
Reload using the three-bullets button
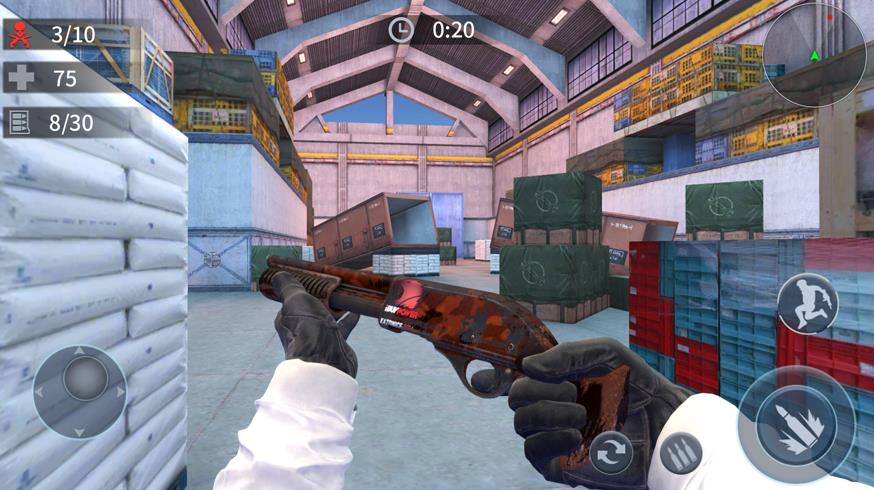[680, 453]
